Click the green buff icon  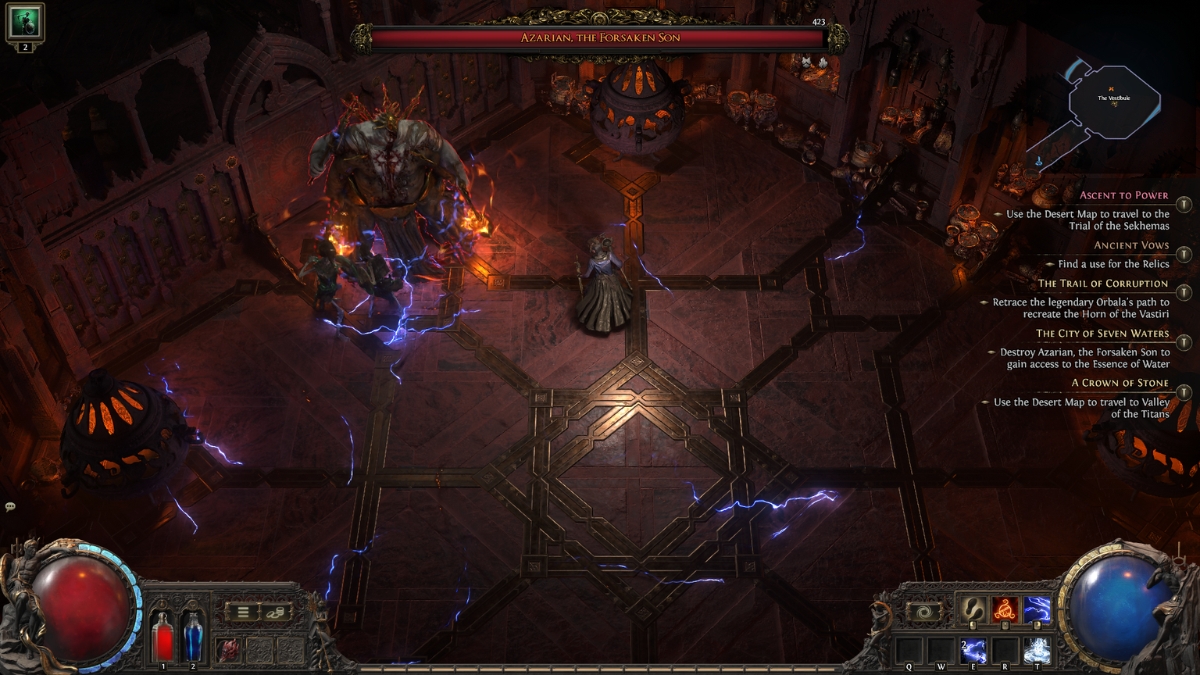25,20
